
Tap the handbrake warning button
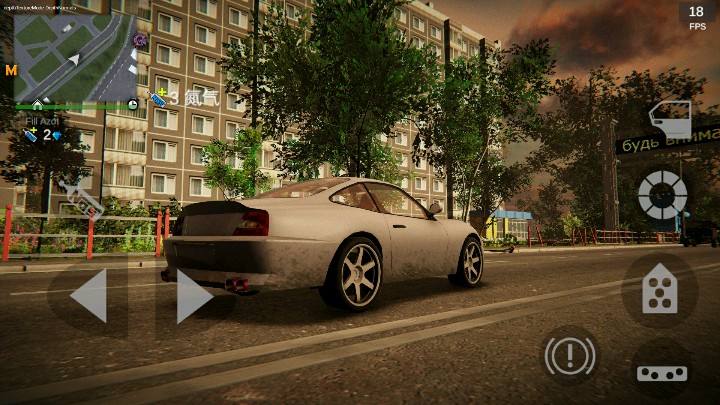(x=569, y=354)
